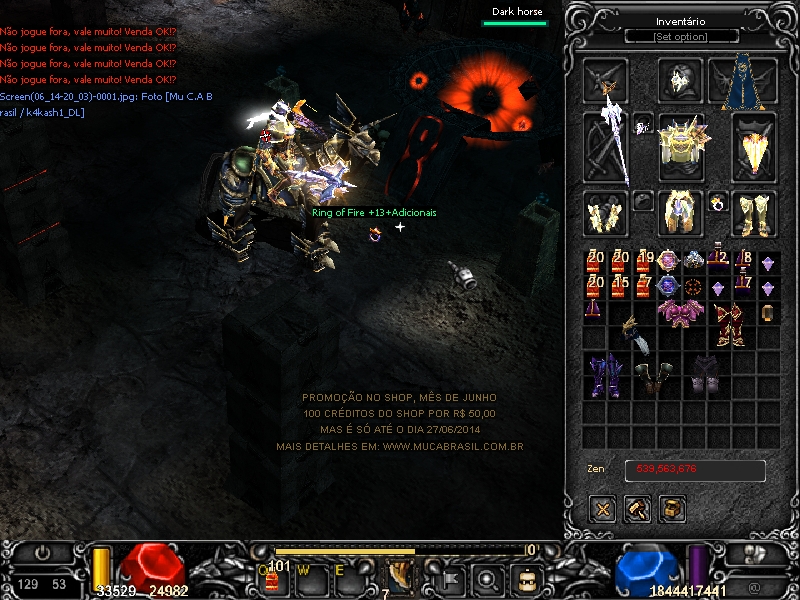Pick the red and gold armor in inventory
Viewport: 800px width, 600px height.
click(730, 324)
